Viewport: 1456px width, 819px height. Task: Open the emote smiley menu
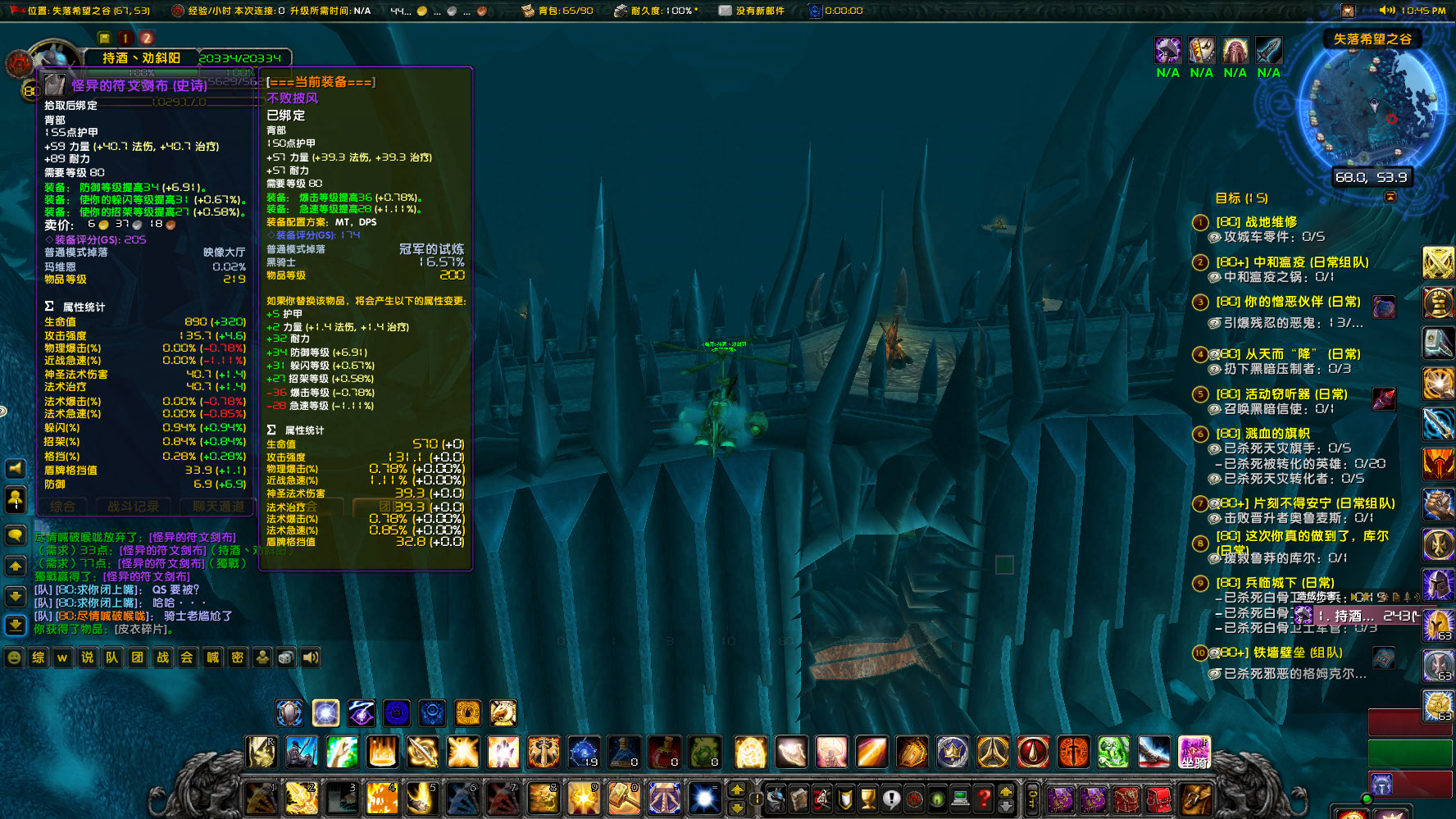click(x=12, y=657)
